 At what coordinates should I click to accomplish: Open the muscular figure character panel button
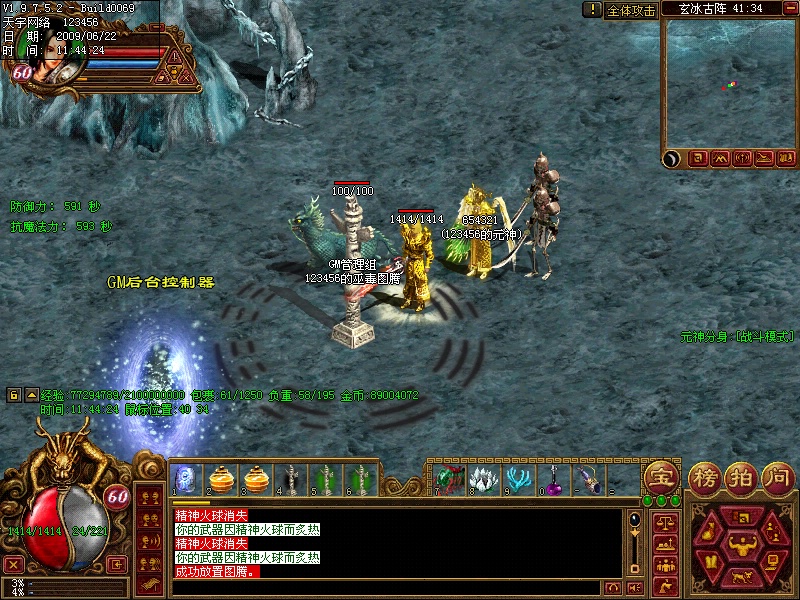pos(741,544)
